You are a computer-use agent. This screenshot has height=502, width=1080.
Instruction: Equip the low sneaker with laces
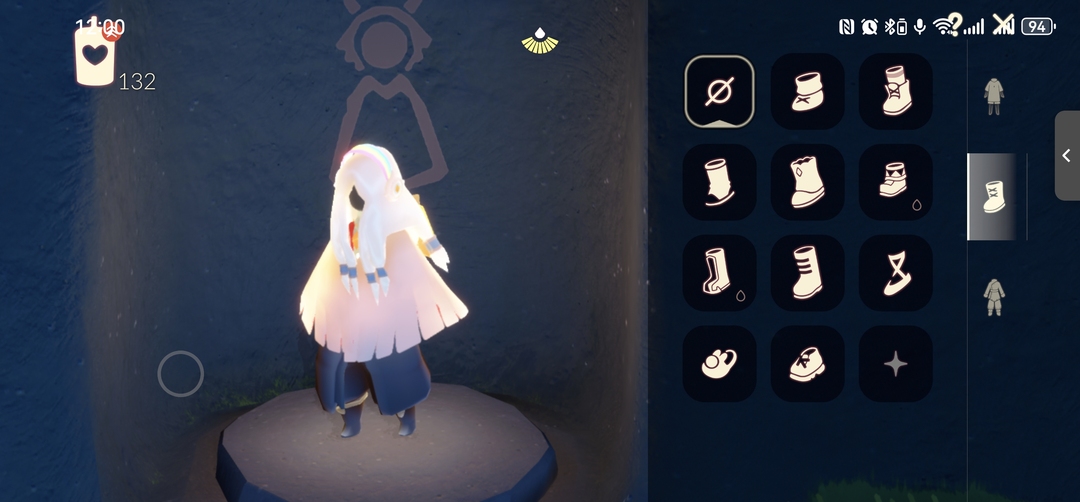point(808,364)
